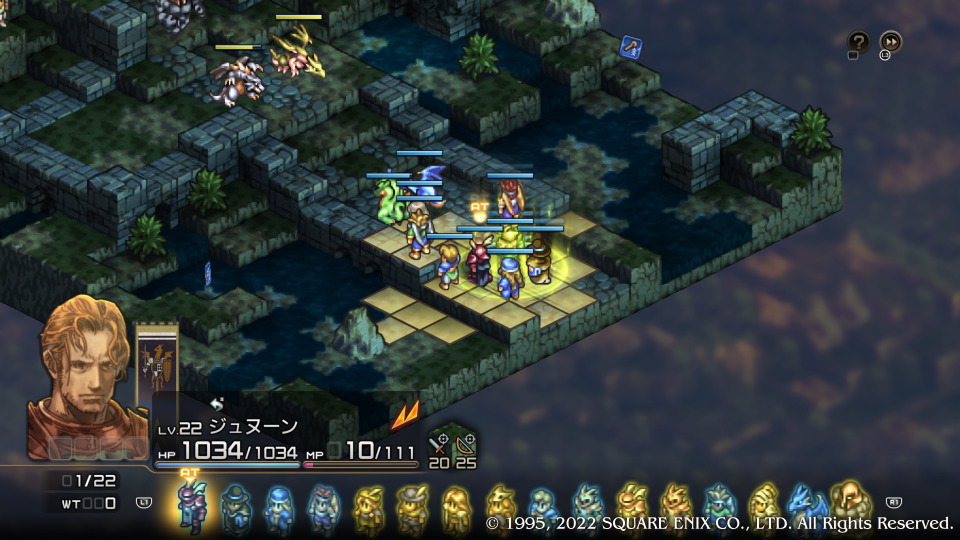The image size is (960, 540).
Task: Open the question mark help button
Action: (858, 41)
